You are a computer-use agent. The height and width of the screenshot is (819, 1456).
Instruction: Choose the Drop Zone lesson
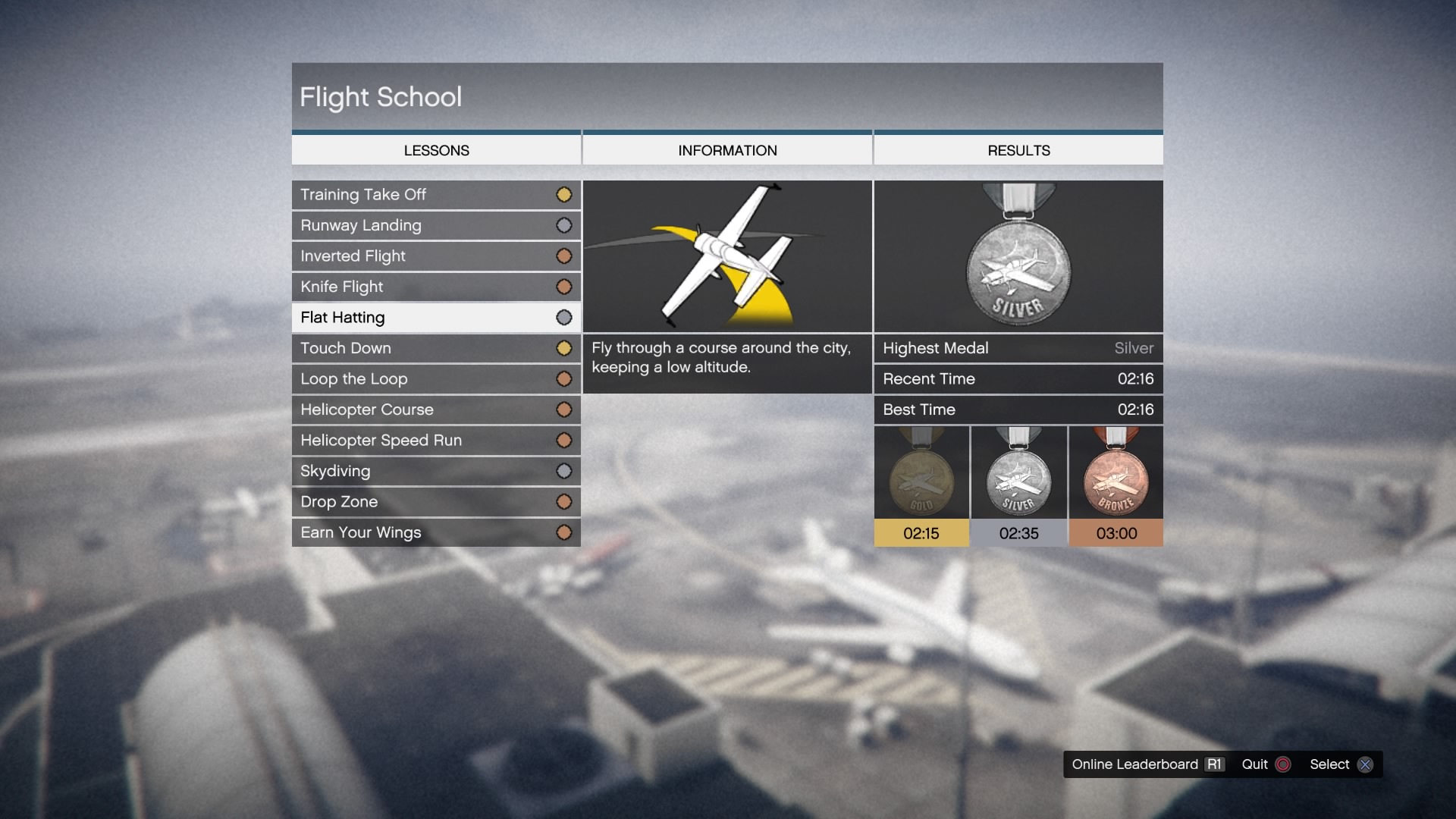pyautogui.click(x=436, y=502)
